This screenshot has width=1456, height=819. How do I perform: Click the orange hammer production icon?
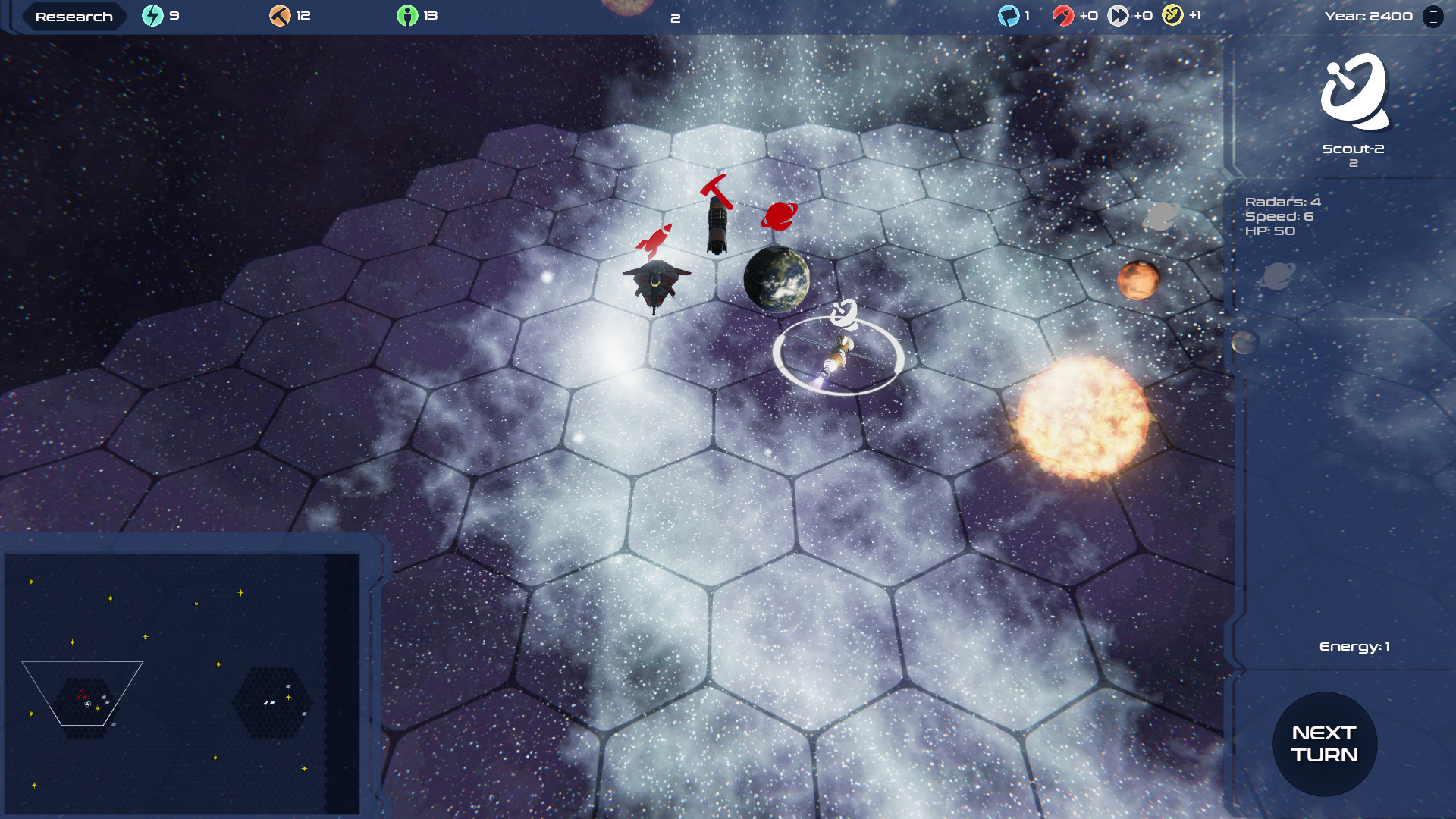click(280, 16)
